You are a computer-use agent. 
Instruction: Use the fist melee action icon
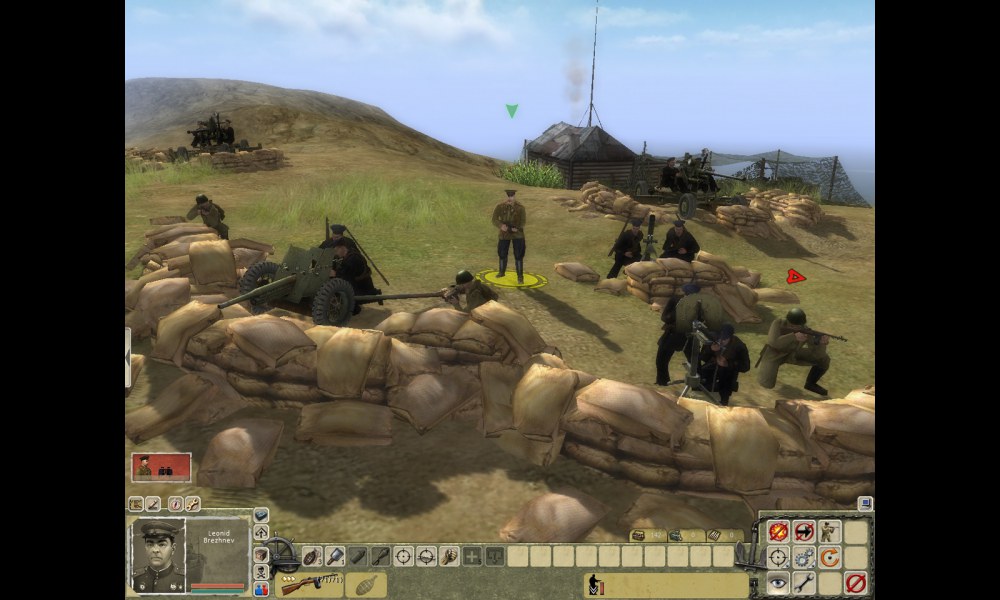coord(449,556)
